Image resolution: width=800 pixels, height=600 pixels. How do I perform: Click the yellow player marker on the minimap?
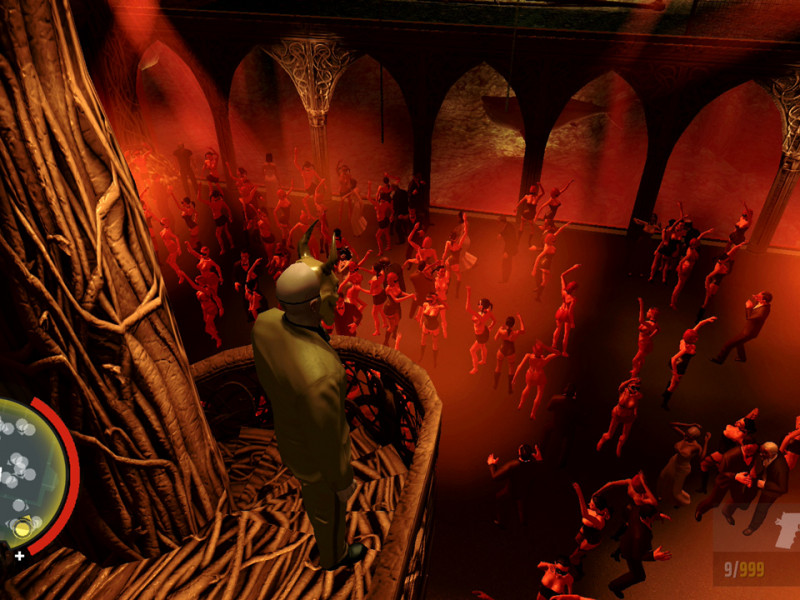point(21,526)
